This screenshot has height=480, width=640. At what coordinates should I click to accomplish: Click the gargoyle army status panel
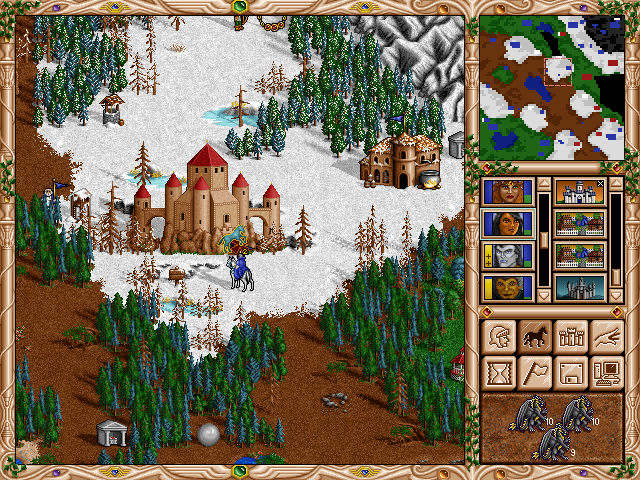point(552,427)
